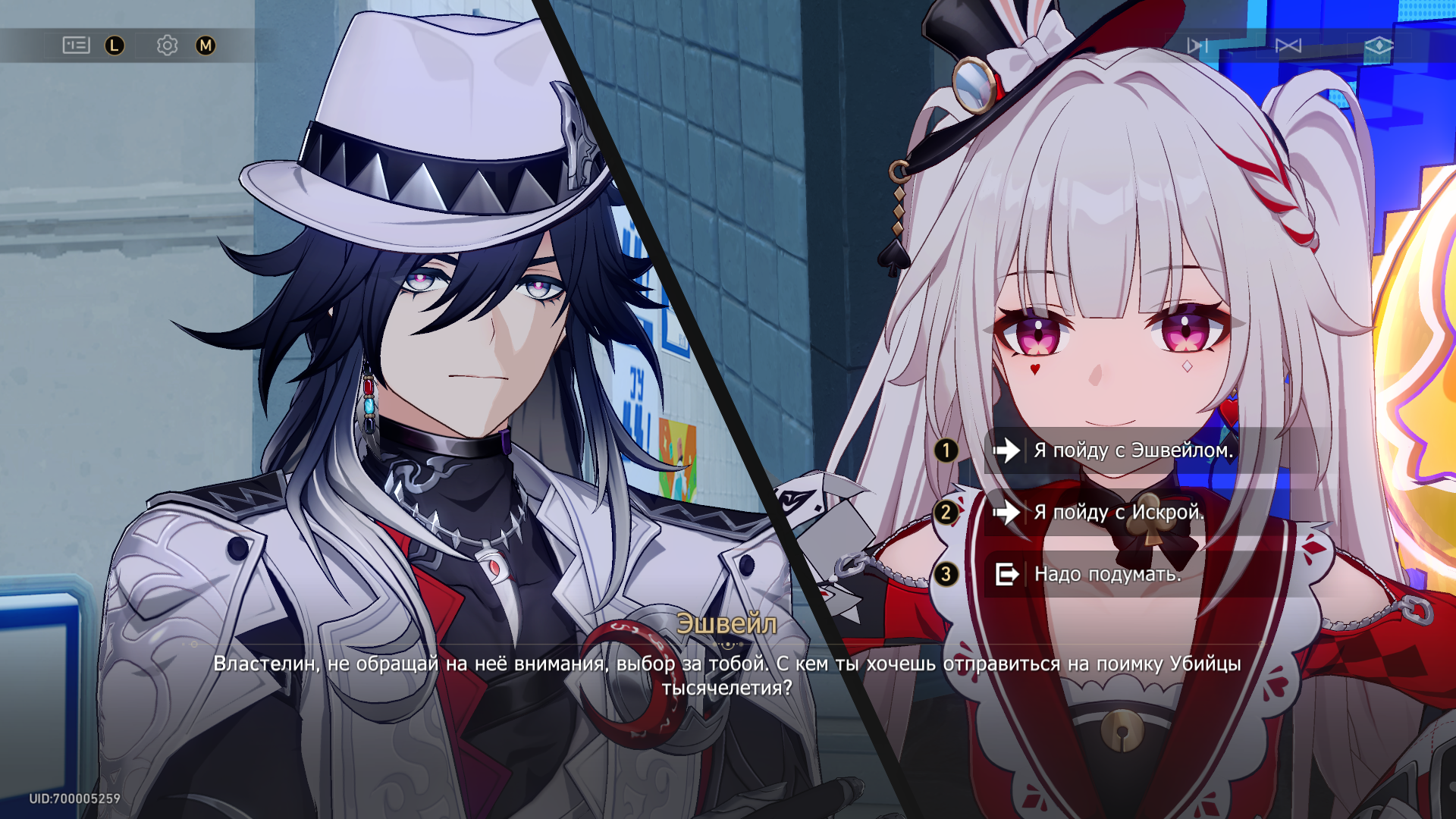The width and height of the screenshot is (1456, 819).
Task: Pick "Надо подумать." to leave the choice
Action: pyautogui.click(x=1107, y=575)
